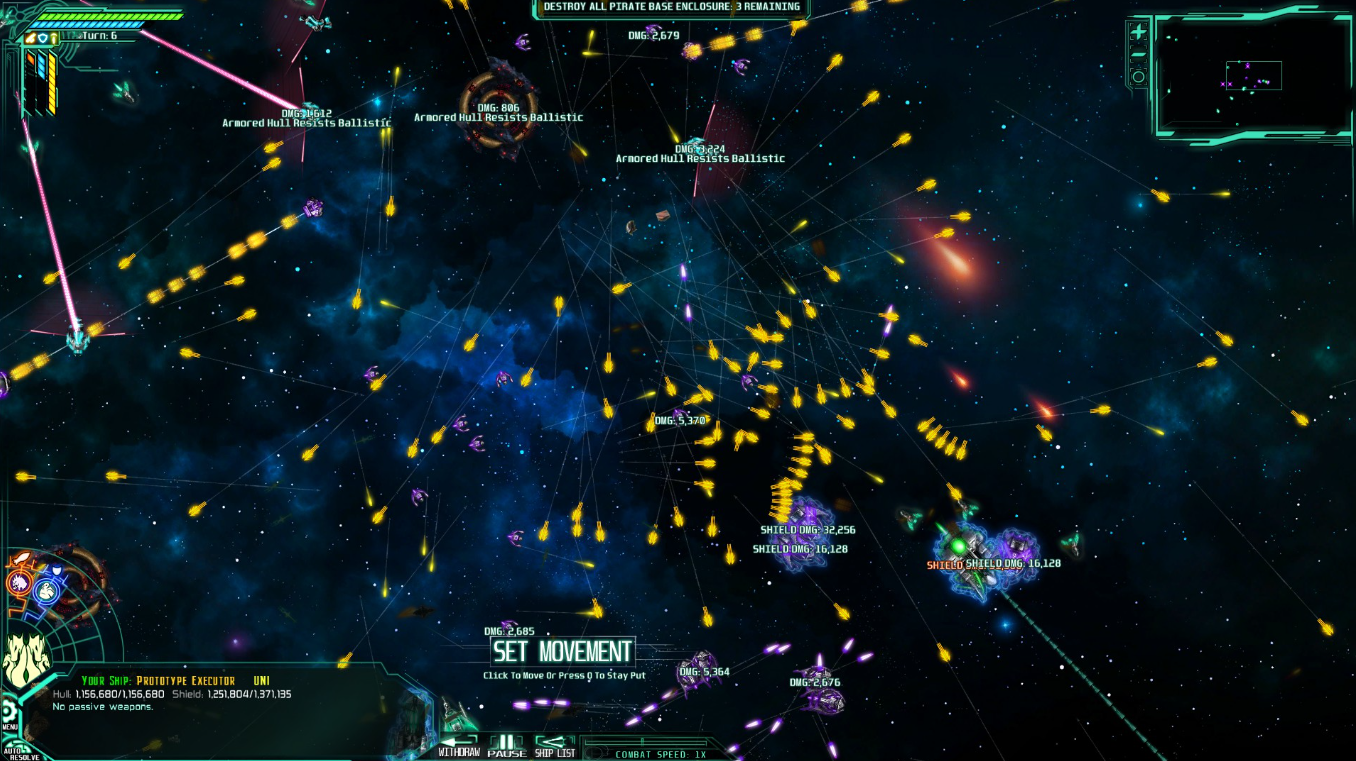Click the green faction emblem icon bottom-left

click(26, 653)
